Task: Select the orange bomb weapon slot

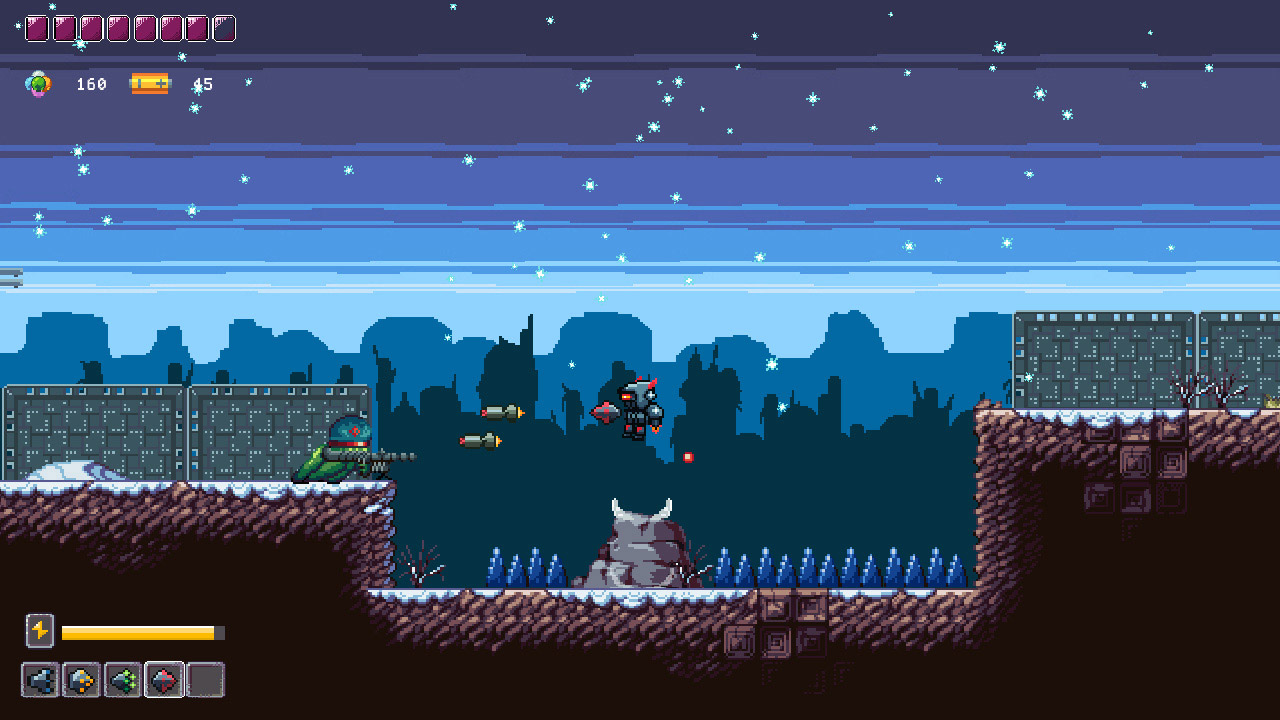Action: pos(81,679)
